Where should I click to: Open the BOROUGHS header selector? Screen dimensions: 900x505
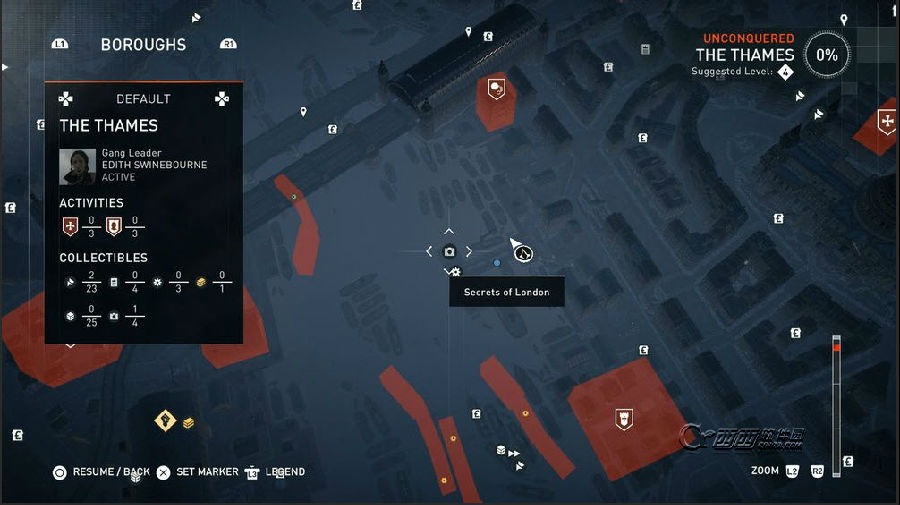143,45
